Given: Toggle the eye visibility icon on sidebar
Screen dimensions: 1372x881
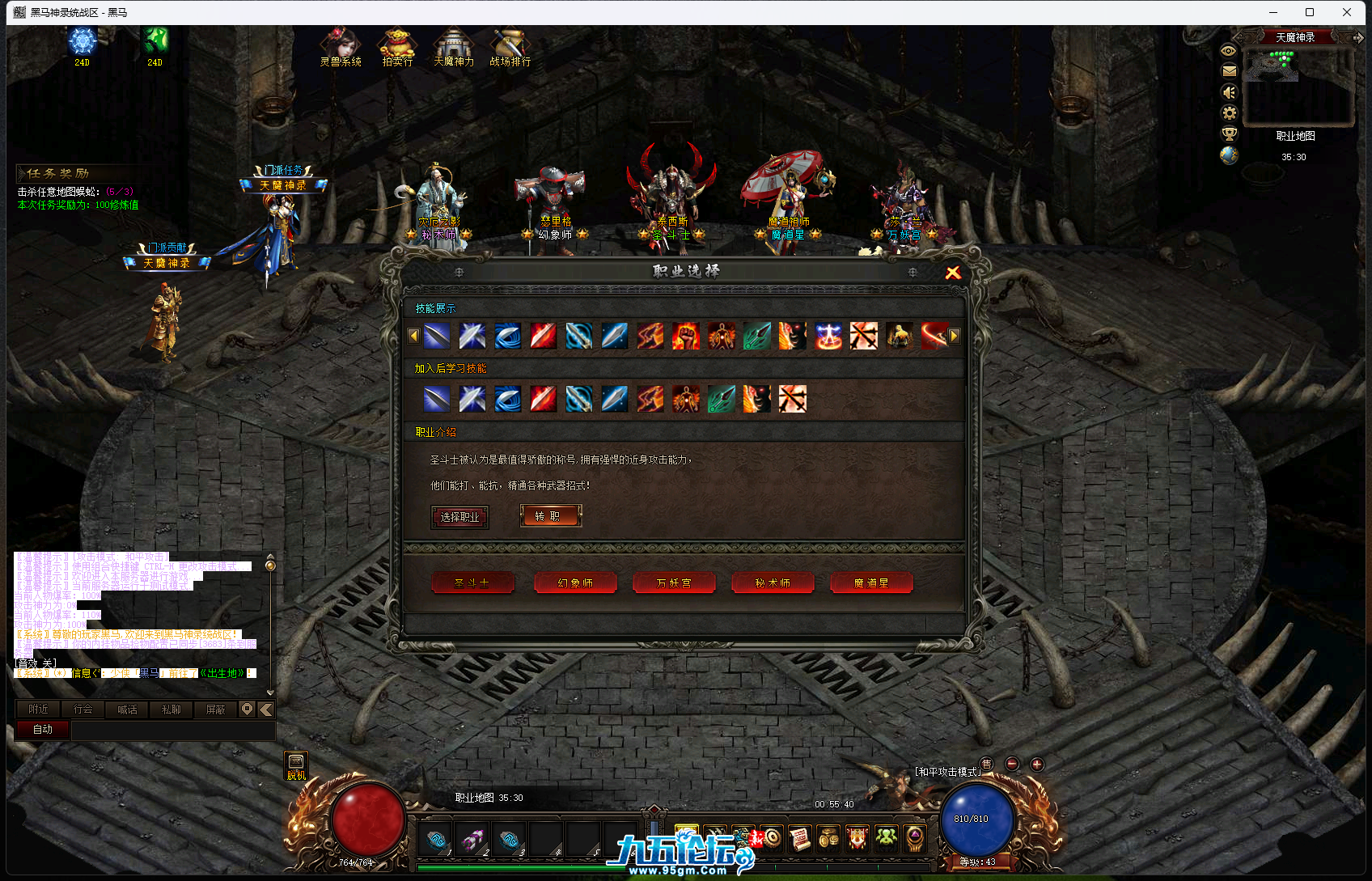Looking at the screenshot, I should click(1229, 50).
